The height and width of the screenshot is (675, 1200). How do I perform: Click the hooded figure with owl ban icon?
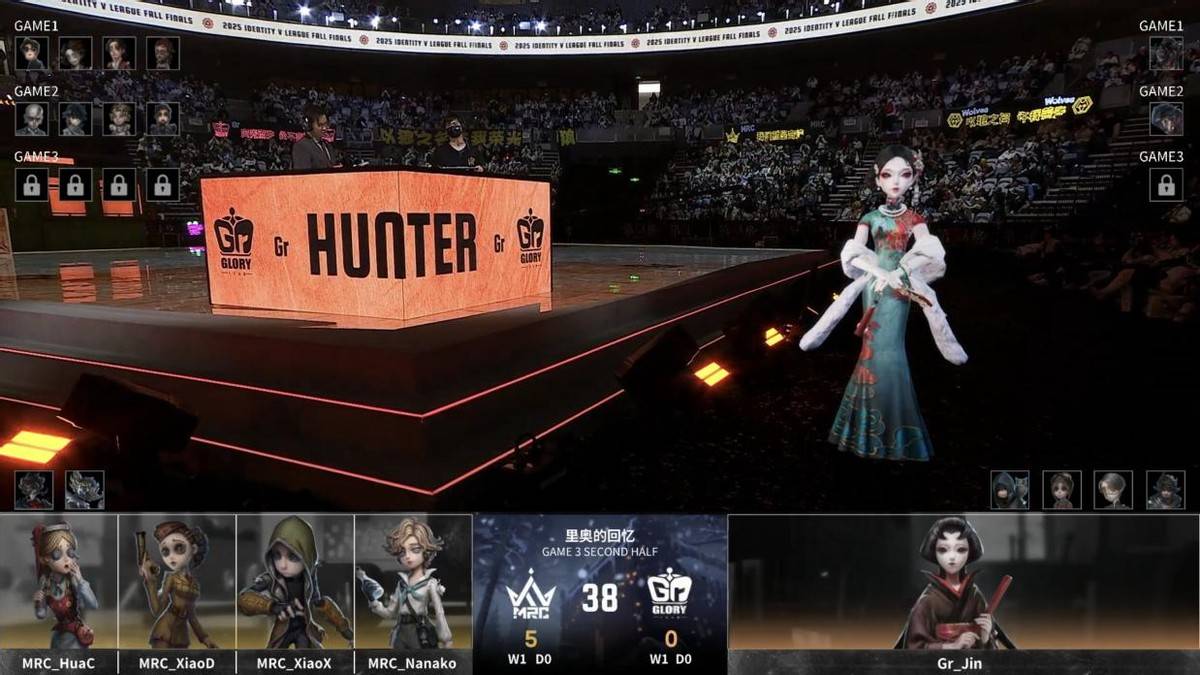(x=1009, y=490)
